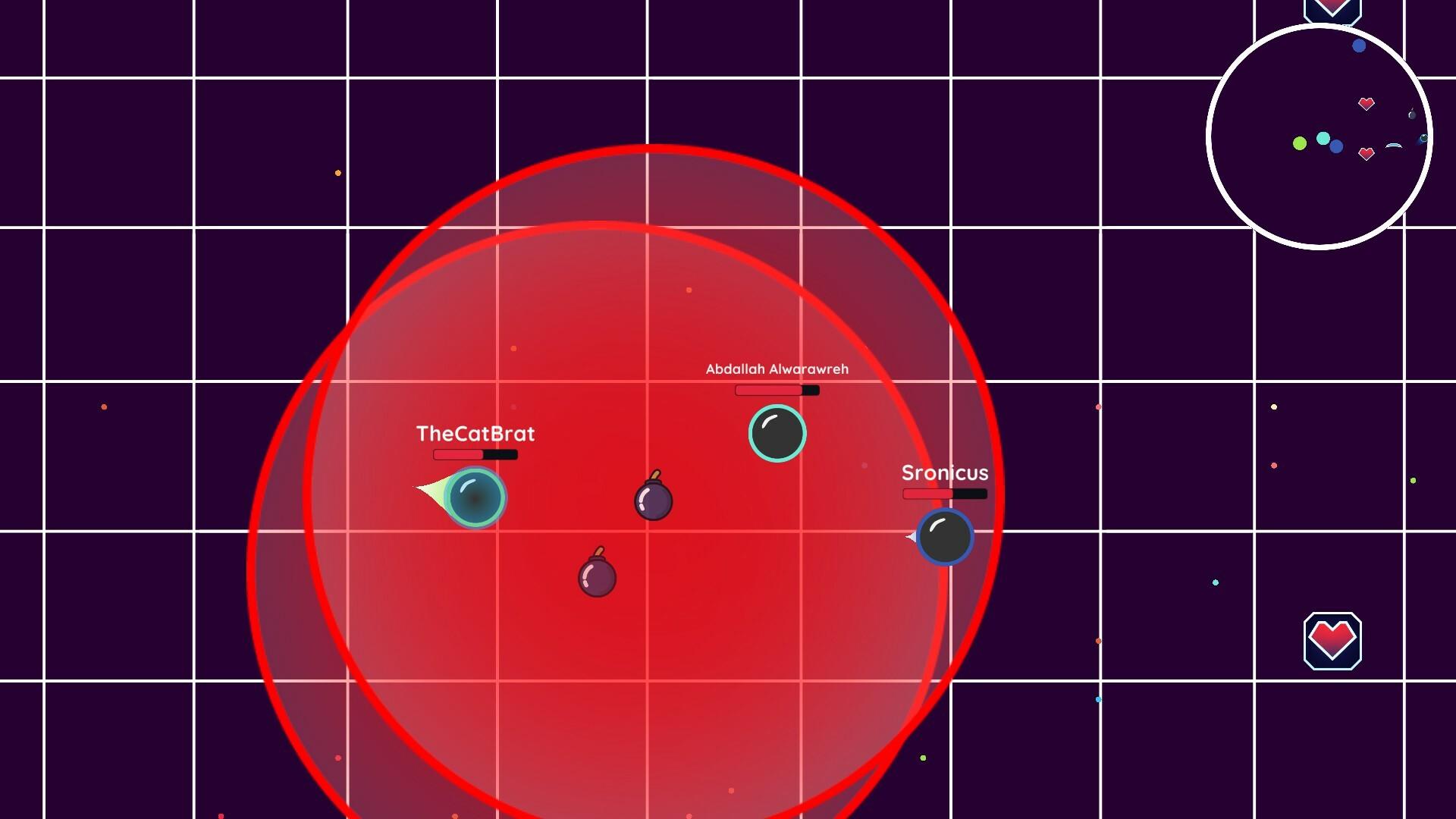The image size is (1456, 819).
Task: Click the name Abdallah Alwarawreh
Action: (777, 370)
